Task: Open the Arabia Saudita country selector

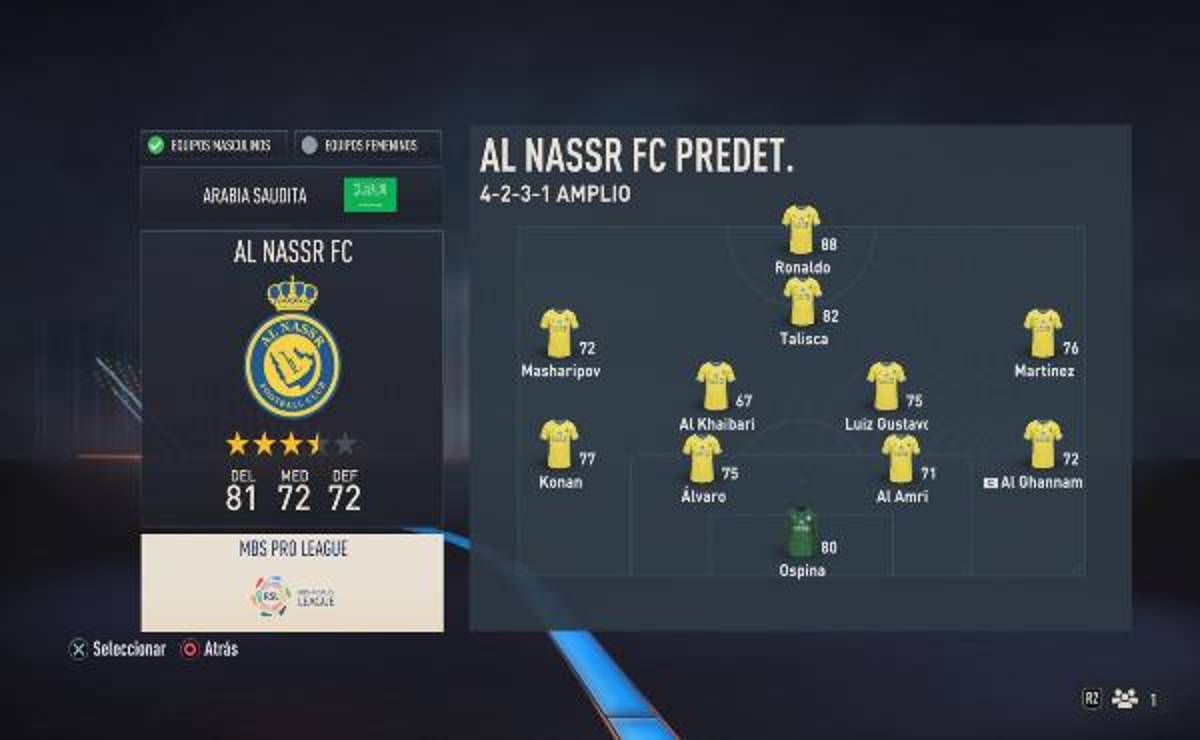Action: click(x=291, y=195)
